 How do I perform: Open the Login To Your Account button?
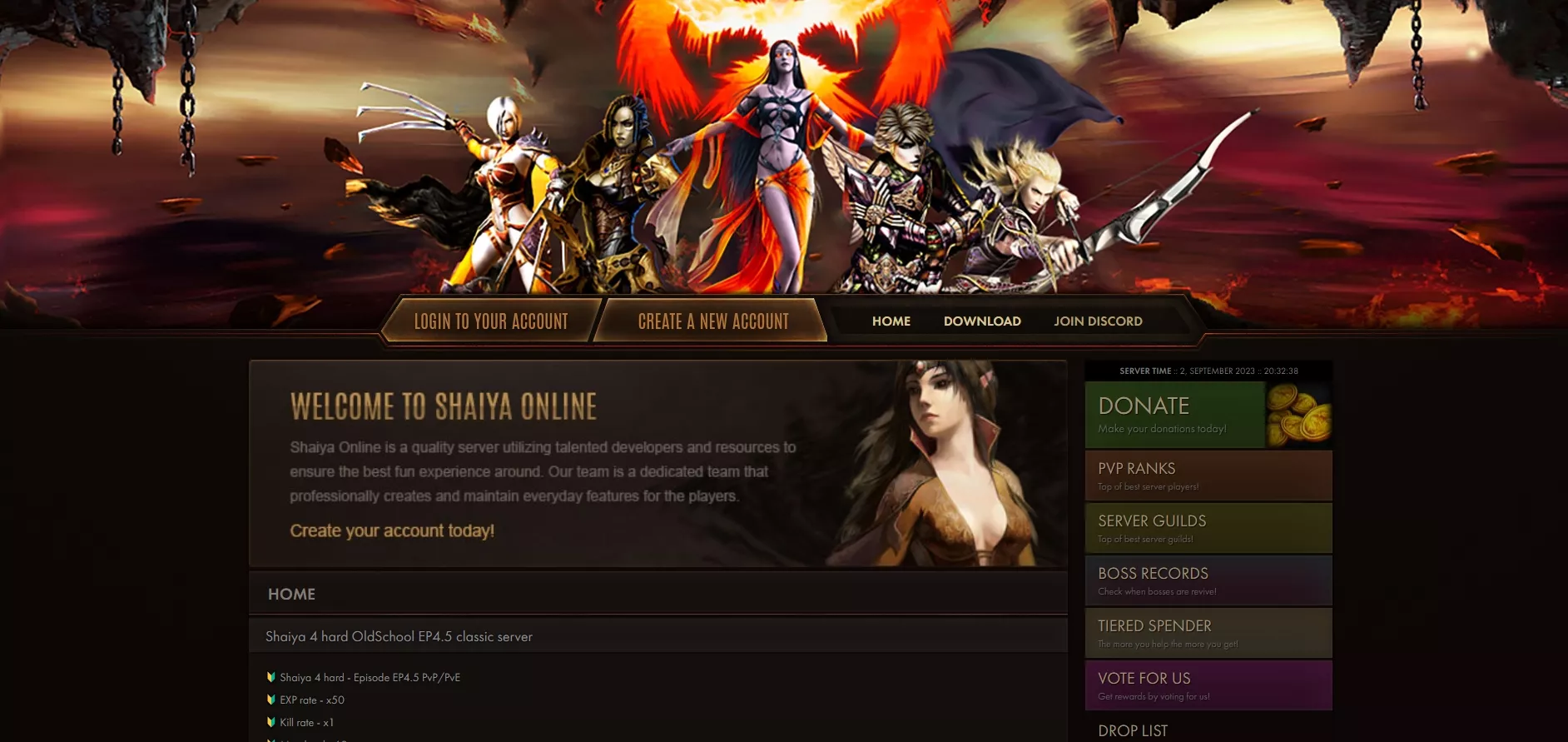click(491, 321)
